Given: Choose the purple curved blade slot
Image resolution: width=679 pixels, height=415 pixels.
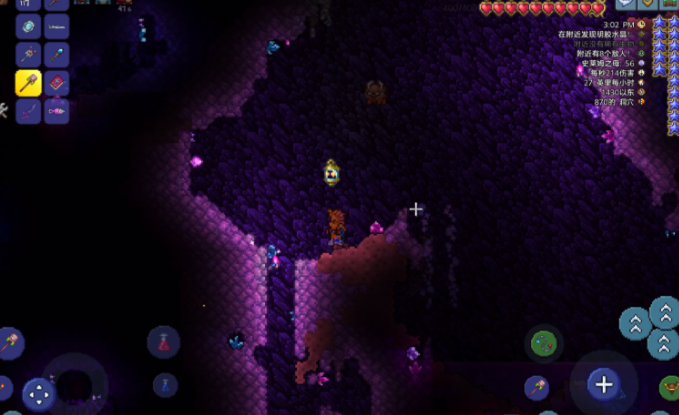Looking at the screenshot, I should pyautogui.click(x=28, y=111).
